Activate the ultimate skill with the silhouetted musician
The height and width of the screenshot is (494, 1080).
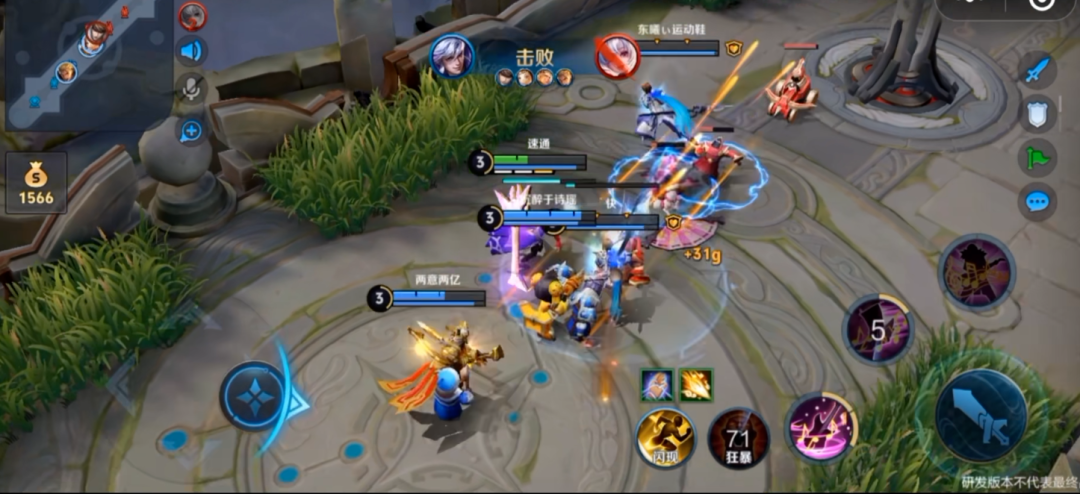pyautogui.click(x=977, y=271)
